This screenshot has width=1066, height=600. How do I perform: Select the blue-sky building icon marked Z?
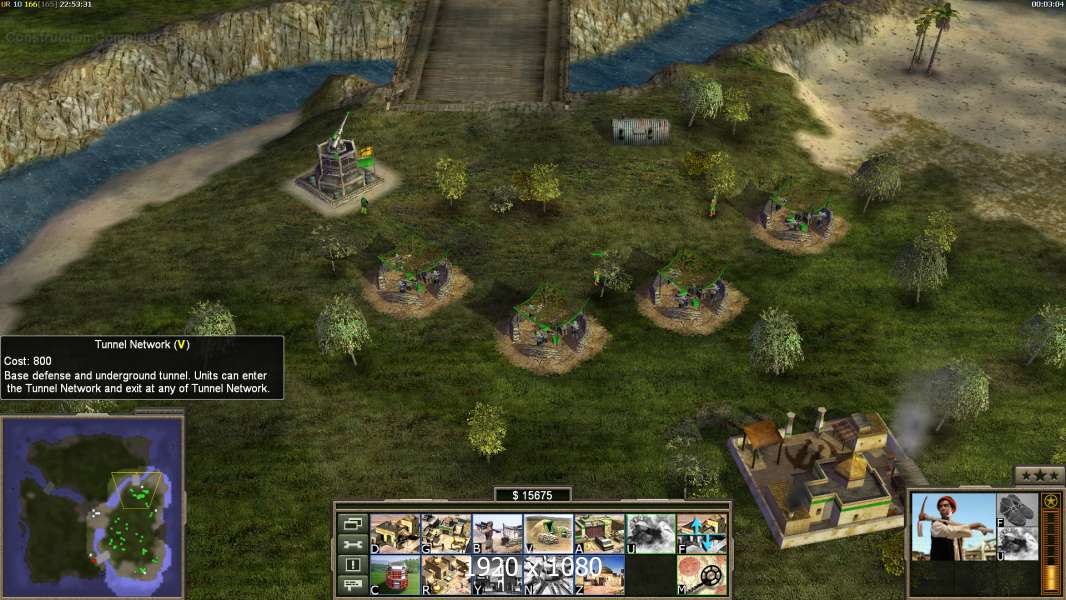[x=599, y=575]
